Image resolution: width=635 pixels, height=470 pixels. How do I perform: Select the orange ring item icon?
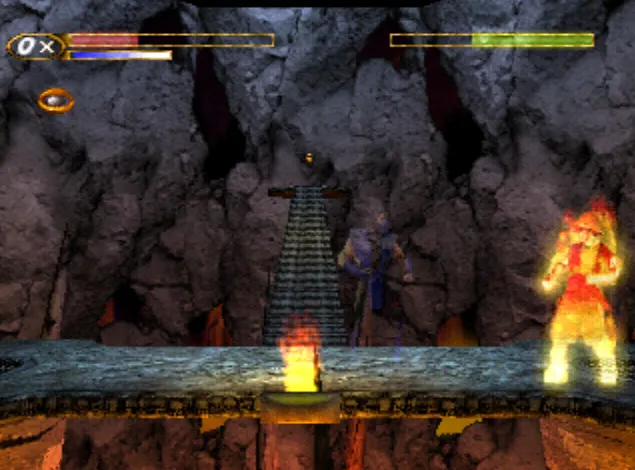56,100
